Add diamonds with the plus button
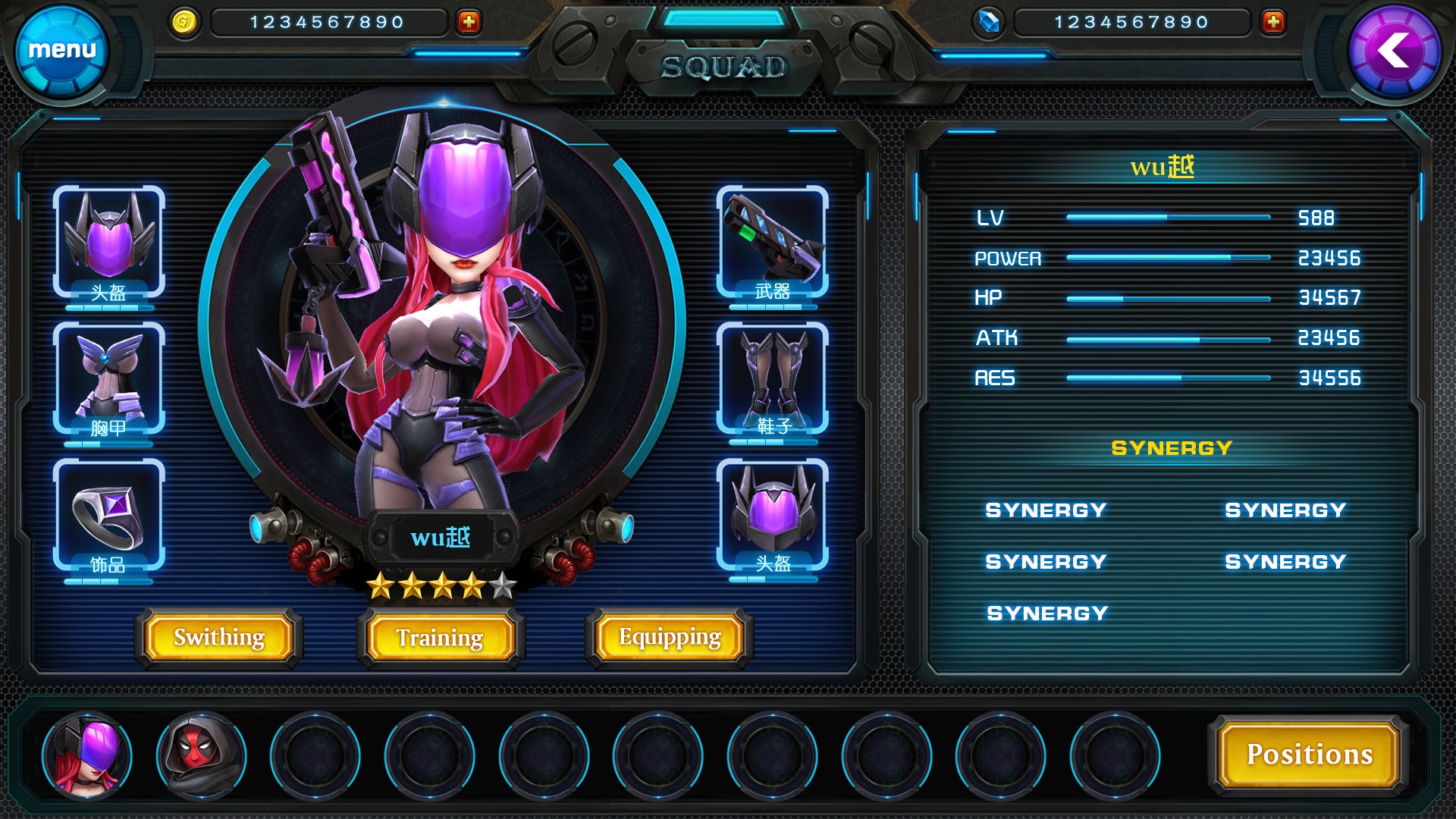Viewport: 1456px width, 819px height. (1273, 22)
